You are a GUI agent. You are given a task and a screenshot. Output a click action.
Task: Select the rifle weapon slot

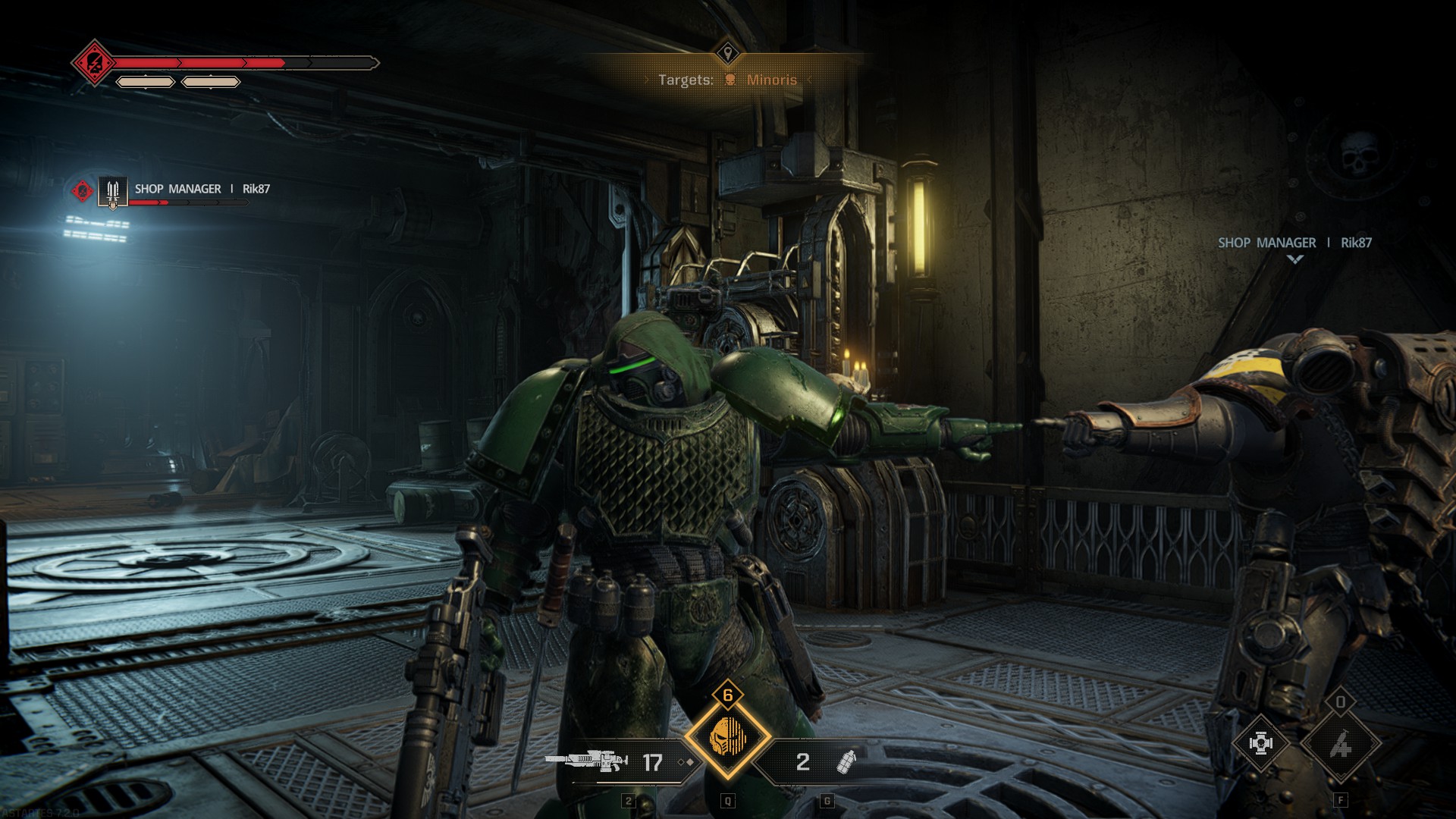coord(585,761)
